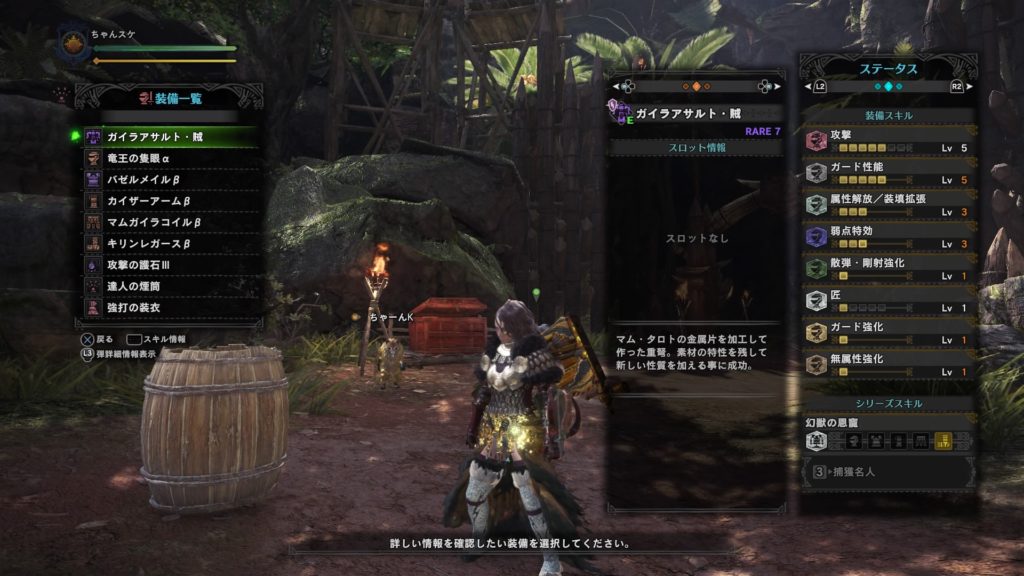Choose バゼルメイルβ chest armor entry

click(168, 179)
